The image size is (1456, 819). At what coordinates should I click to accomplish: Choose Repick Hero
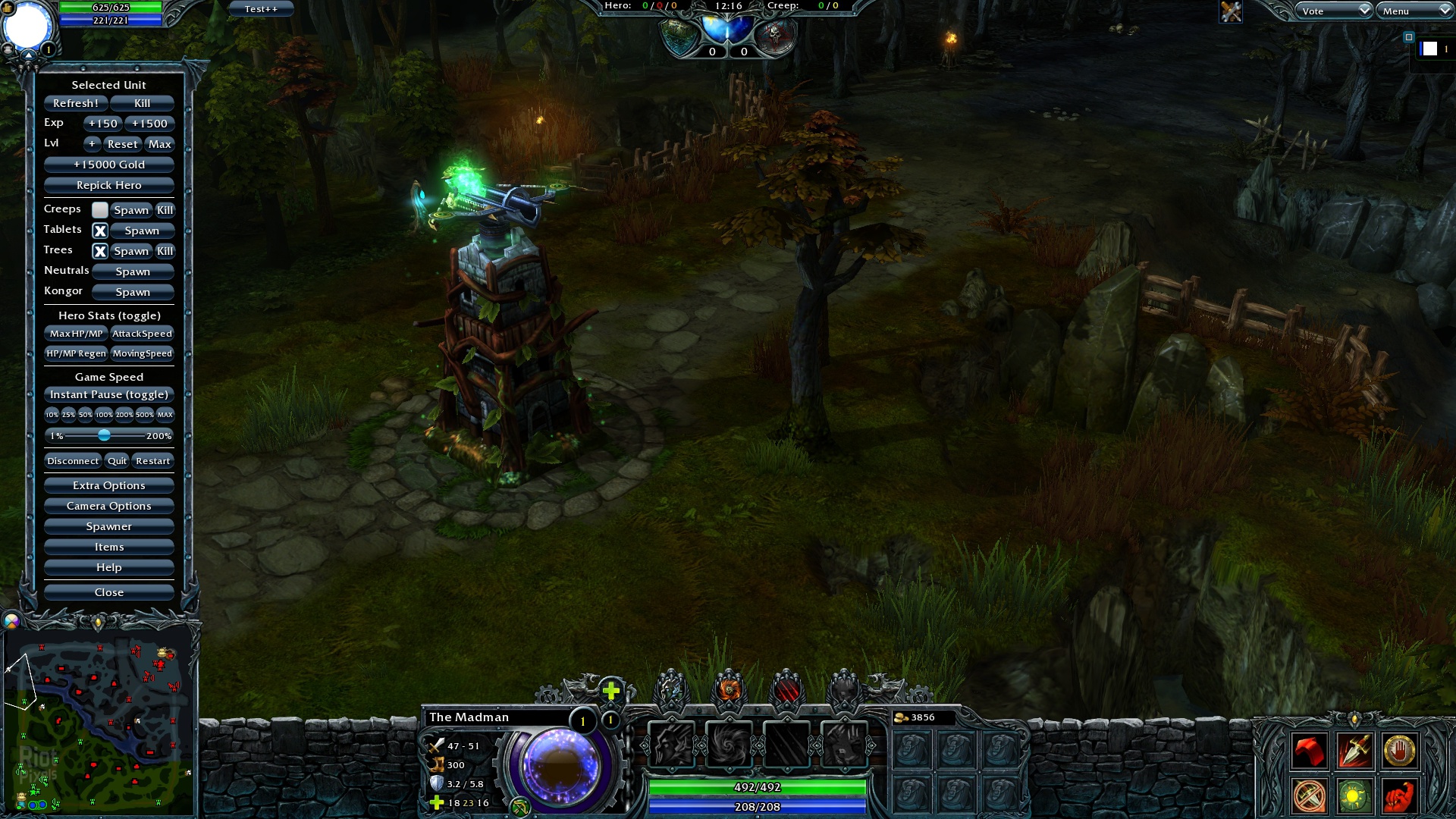point(109,185)
